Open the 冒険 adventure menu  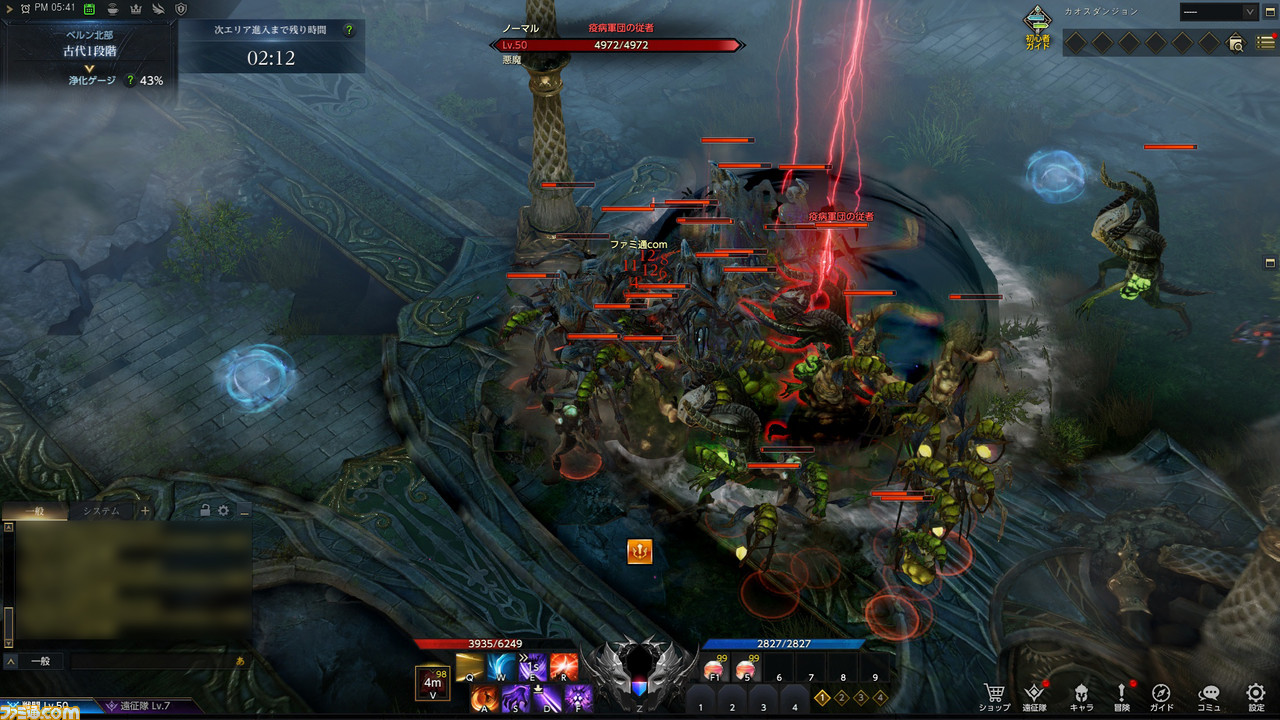(1122, 694)
